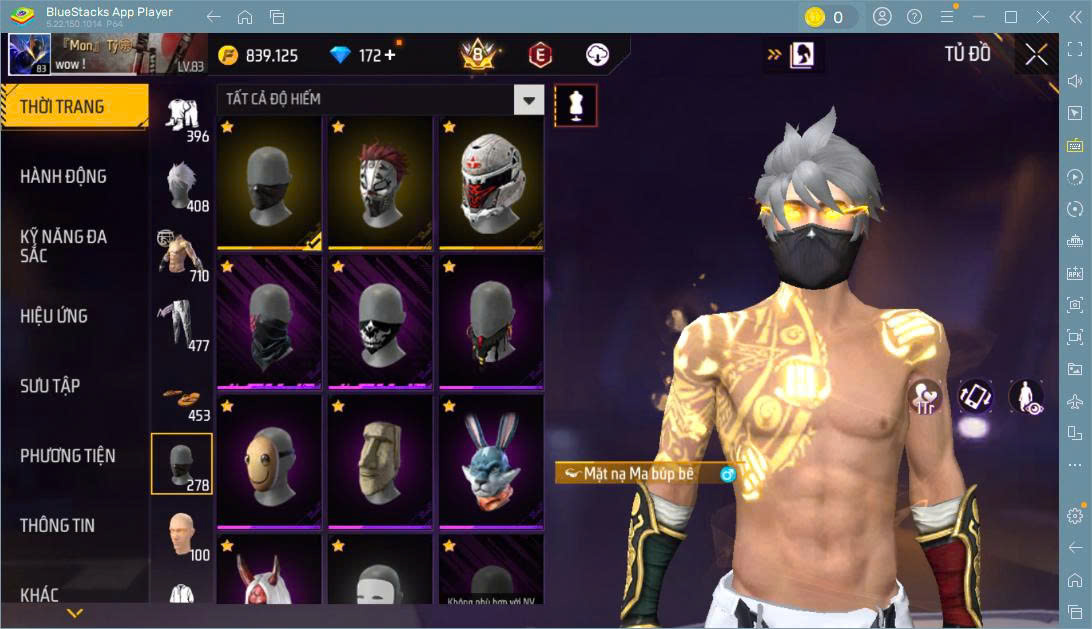Click the mannequin outfit preview button

click(x=576, y=105)
